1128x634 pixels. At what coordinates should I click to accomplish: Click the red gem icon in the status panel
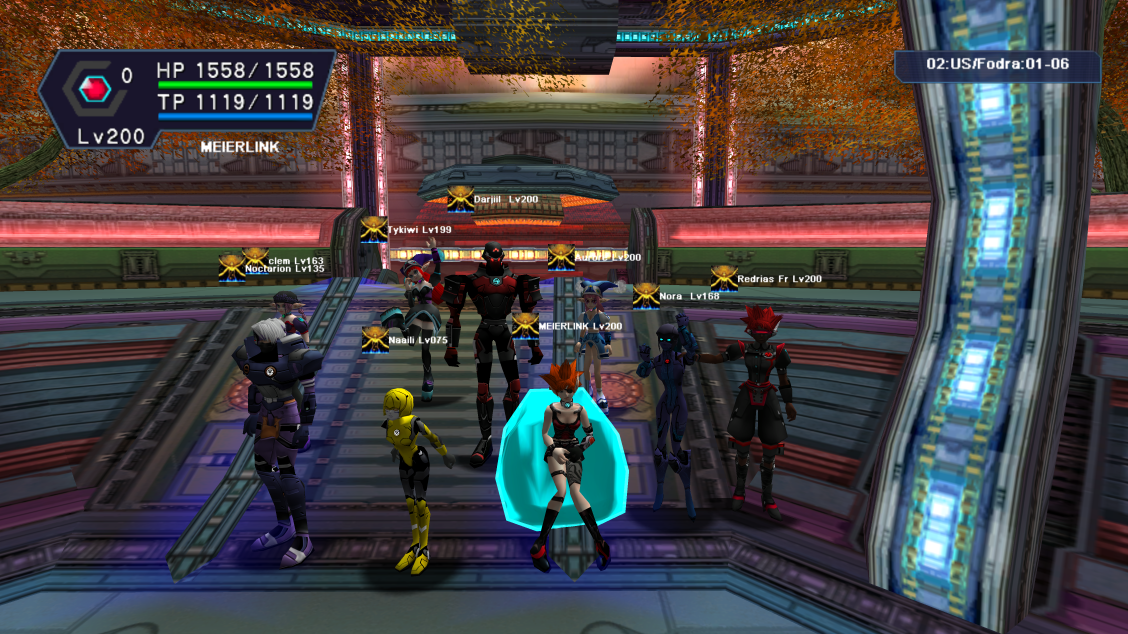tap(97, 91)
